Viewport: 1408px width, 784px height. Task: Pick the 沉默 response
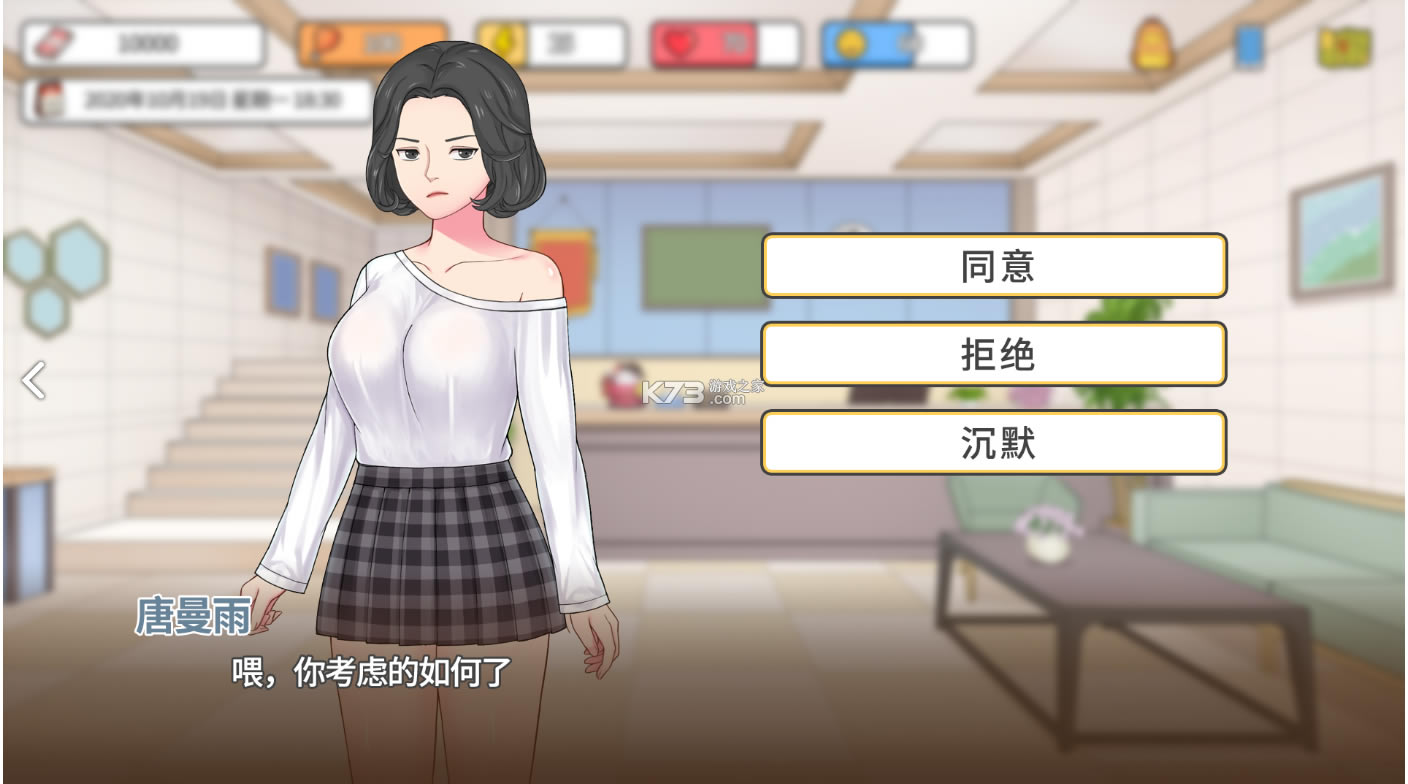pos(994,442)
